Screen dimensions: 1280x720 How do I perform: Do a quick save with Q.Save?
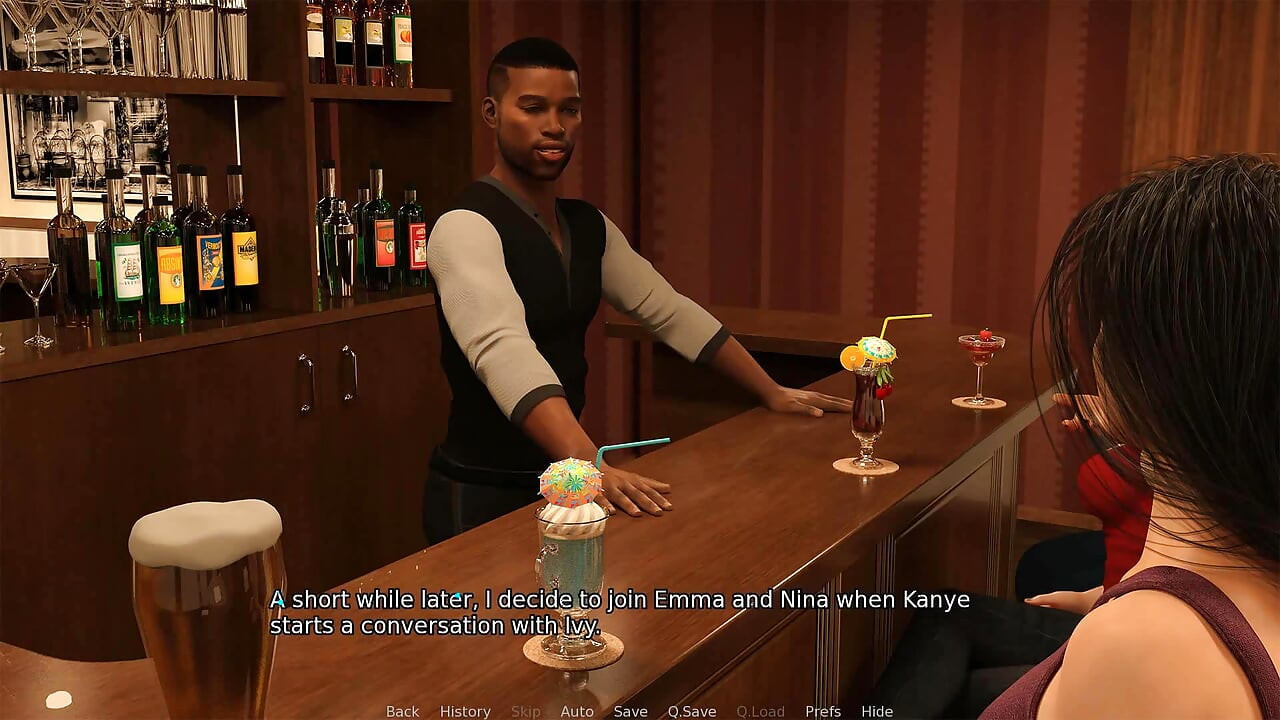click(692, 711)
